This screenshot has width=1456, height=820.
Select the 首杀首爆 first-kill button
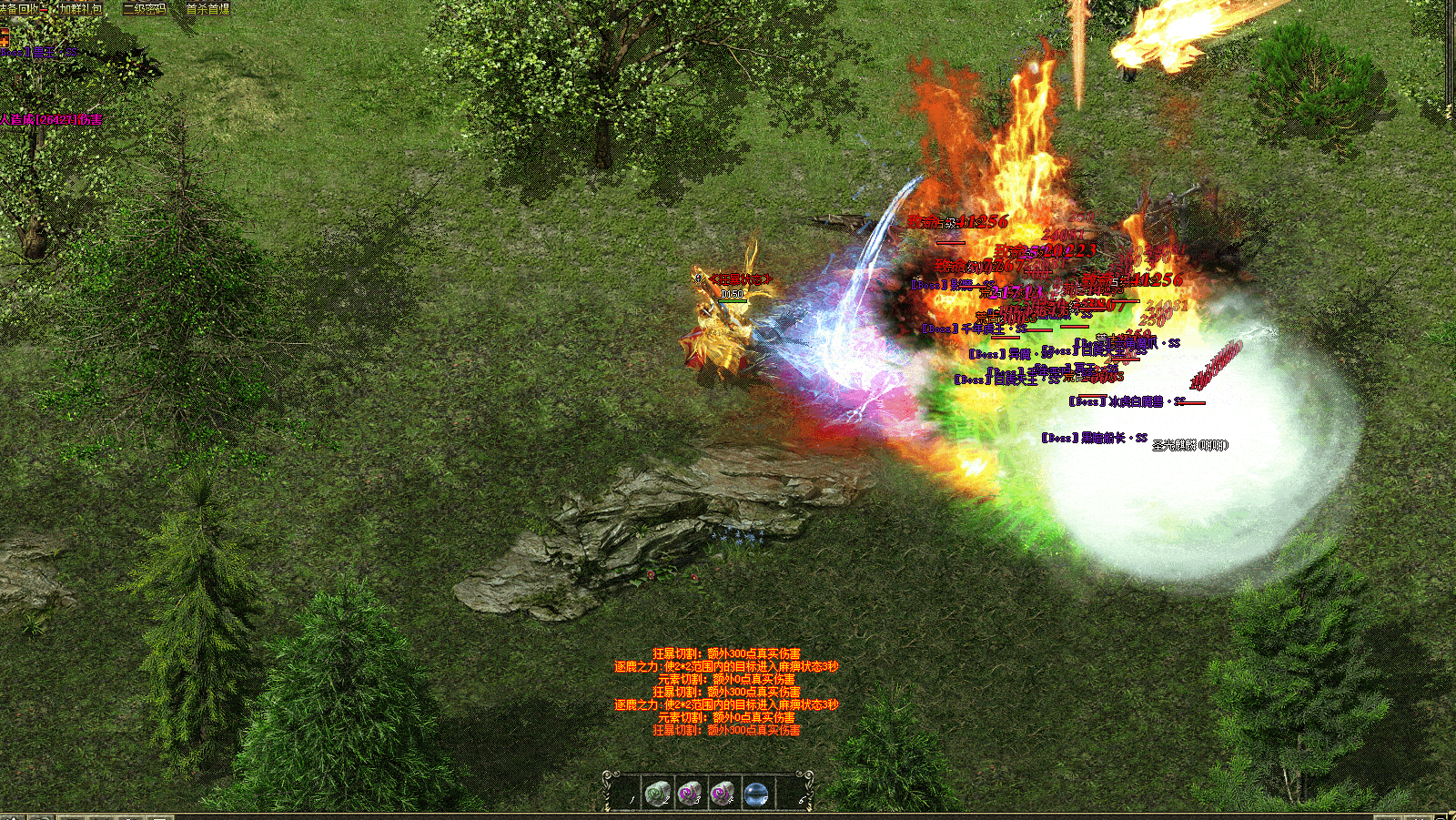(x=207, y=8)
